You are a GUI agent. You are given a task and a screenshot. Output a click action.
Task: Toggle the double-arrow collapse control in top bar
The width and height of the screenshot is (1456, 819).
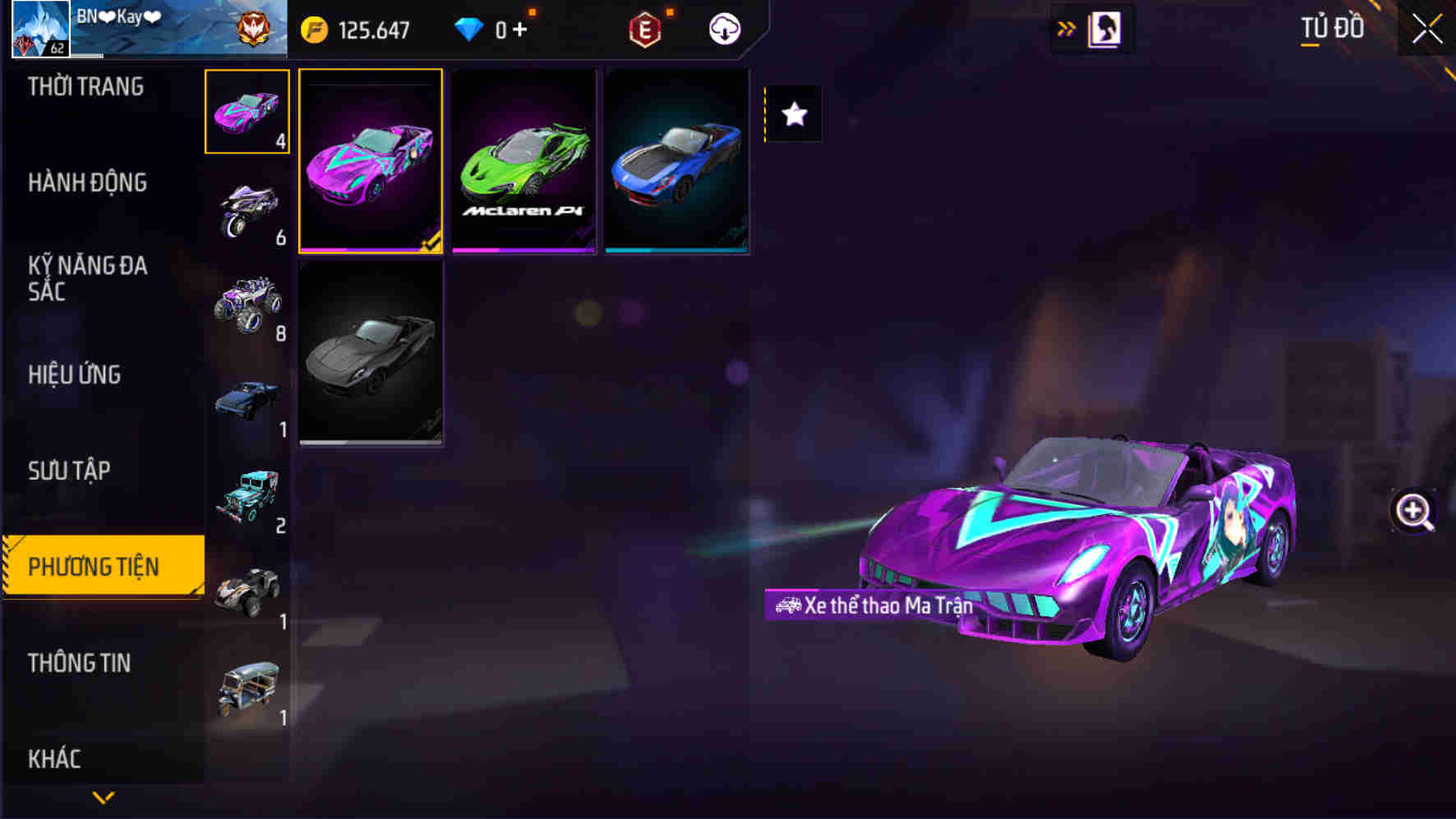pyautogui.click(x=1066, y=27)
